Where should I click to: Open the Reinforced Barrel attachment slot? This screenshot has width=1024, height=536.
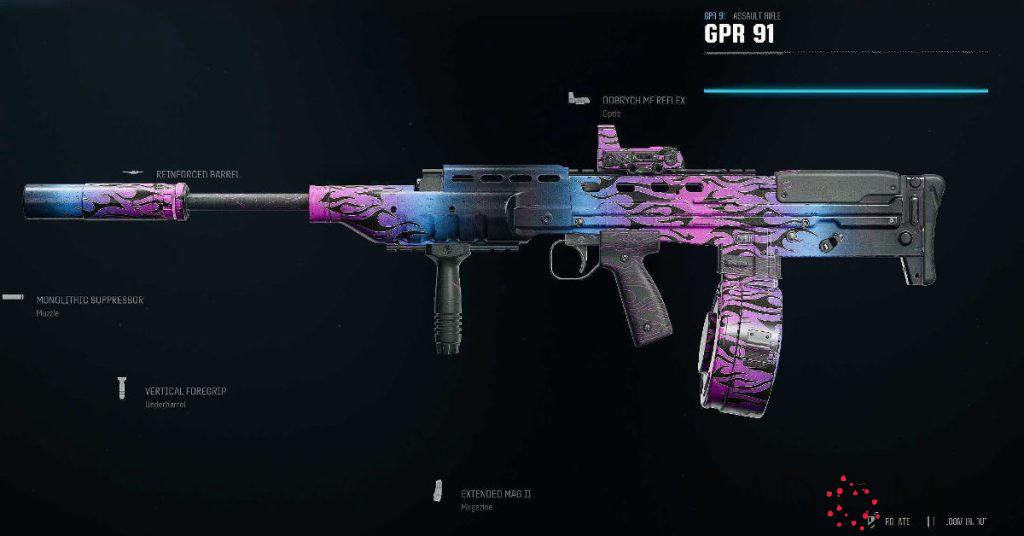point(197,174)
